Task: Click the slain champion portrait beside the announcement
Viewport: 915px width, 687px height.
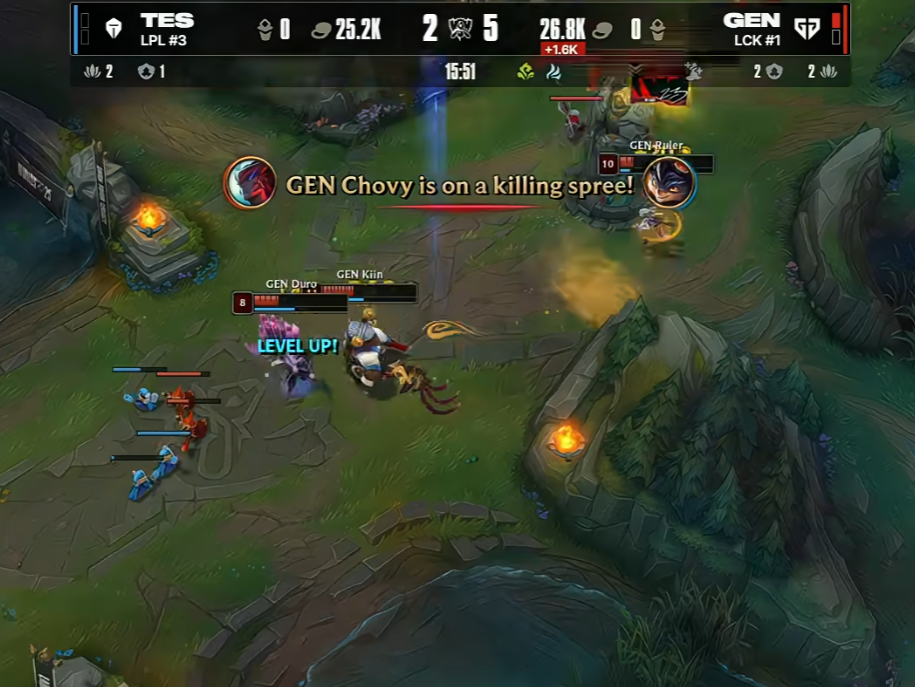Action: tap(668, 182)
